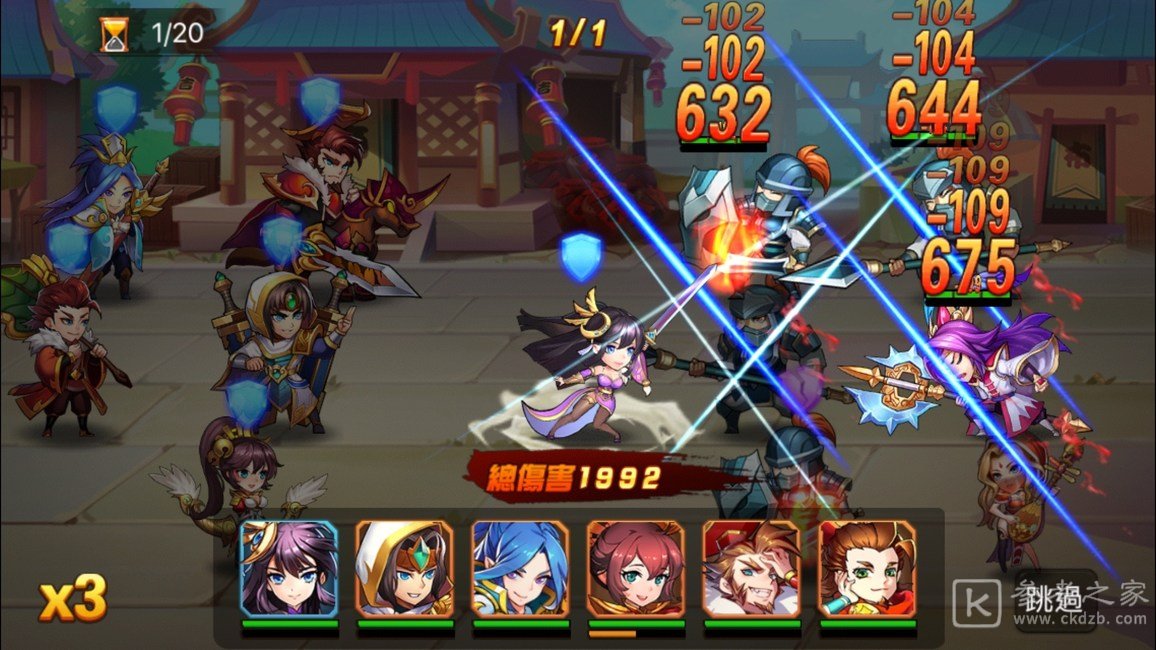Select the blue-haired hero portrait

point(520,569)
